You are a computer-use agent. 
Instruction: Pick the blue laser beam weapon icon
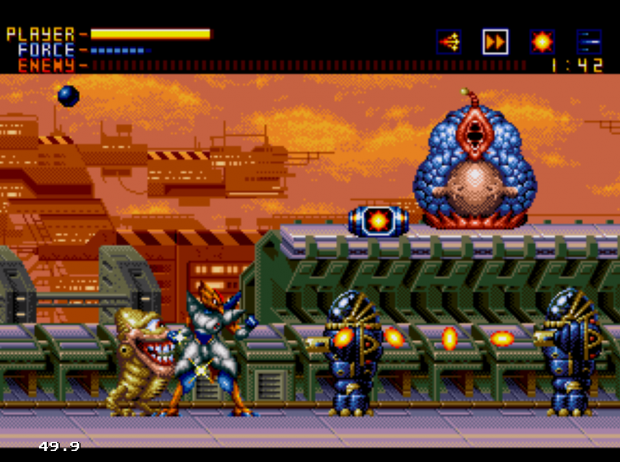[588, 42]
